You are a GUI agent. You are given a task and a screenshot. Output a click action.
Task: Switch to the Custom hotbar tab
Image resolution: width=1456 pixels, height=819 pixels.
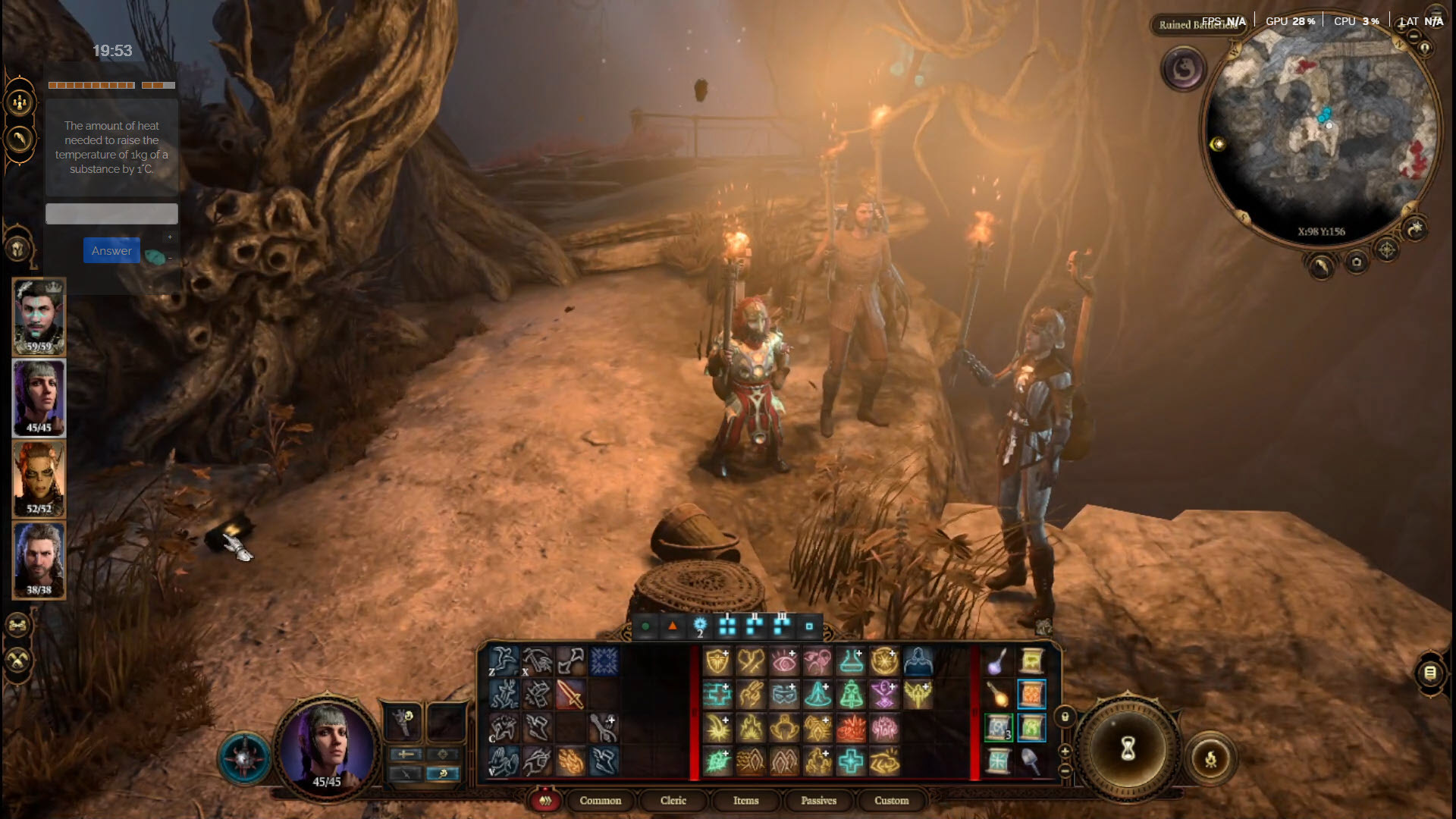coord(891,801)
